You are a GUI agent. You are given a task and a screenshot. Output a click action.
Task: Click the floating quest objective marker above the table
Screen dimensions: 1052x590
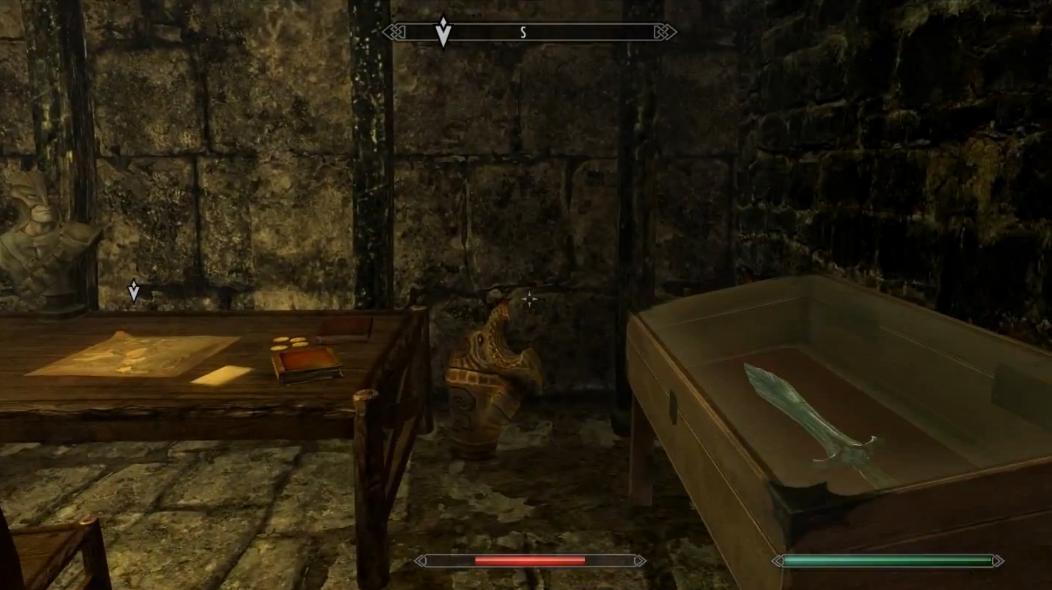click(134, 291)
